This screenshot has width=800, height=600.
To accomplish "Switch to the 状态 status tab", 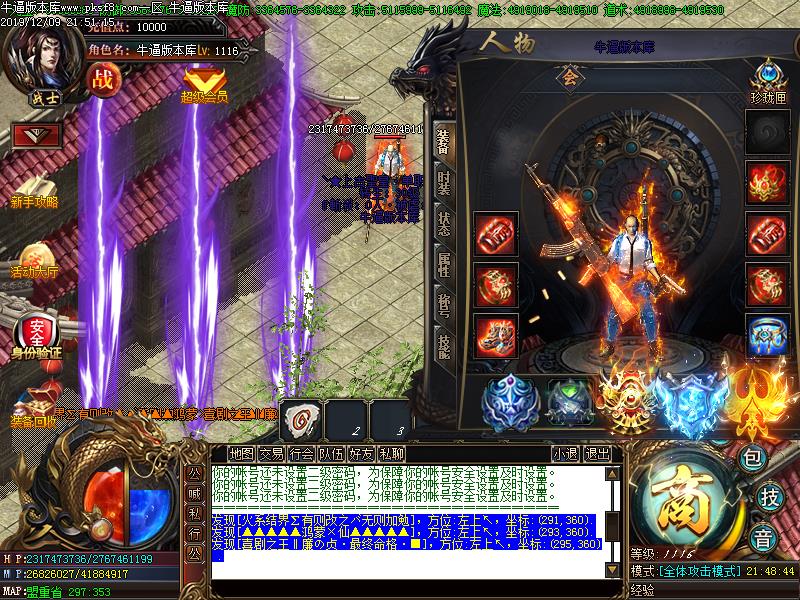I will point(444,224).
